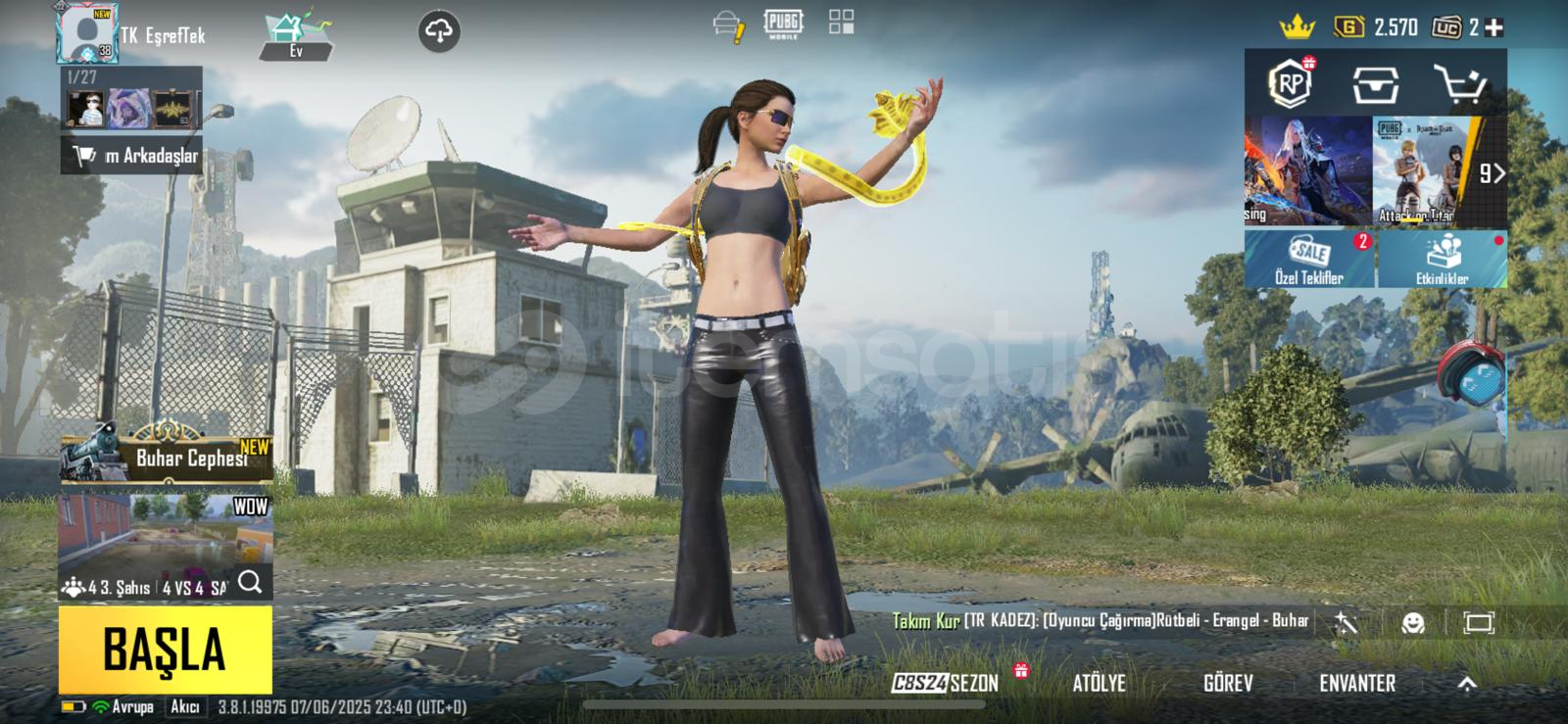Open the Etkinlikler events panel
The image size is (1568, 724).
tap(1442, 260)
